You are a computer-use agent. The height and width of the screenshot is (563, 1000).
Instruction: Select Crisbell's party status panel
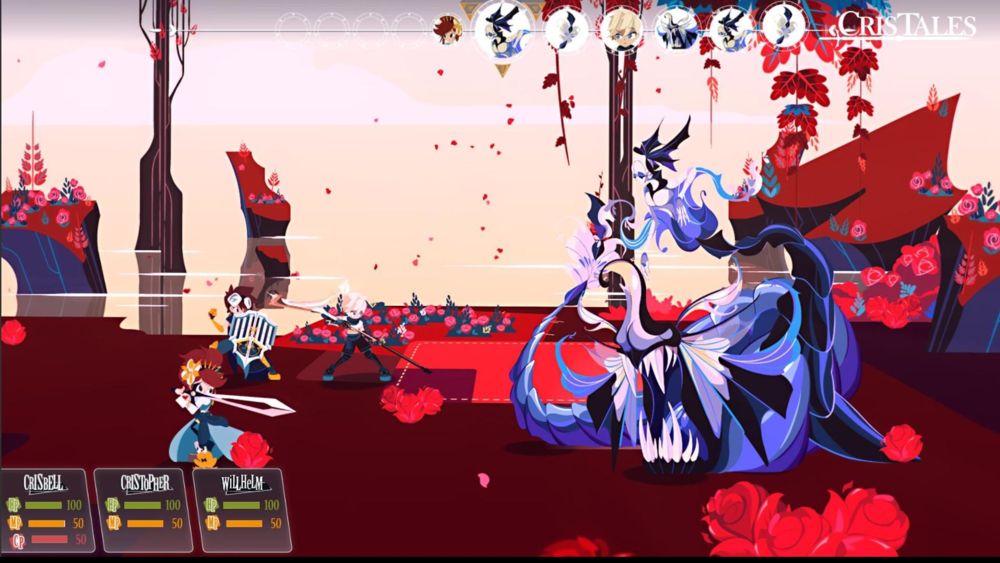pos(47,509)
